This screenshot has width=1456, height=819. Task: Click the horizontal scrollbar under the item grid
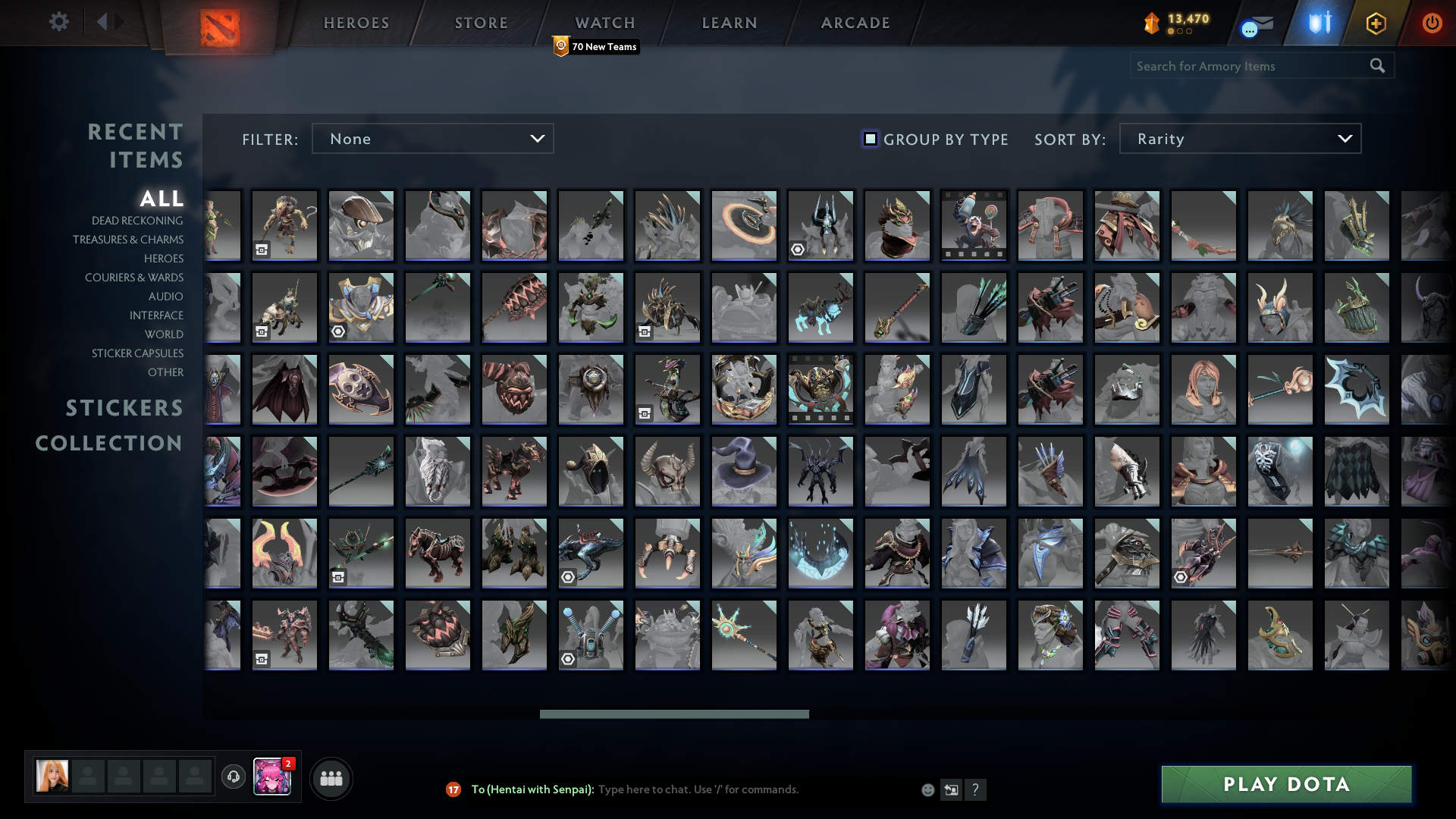pyautogui.click(x=673, y=714)
